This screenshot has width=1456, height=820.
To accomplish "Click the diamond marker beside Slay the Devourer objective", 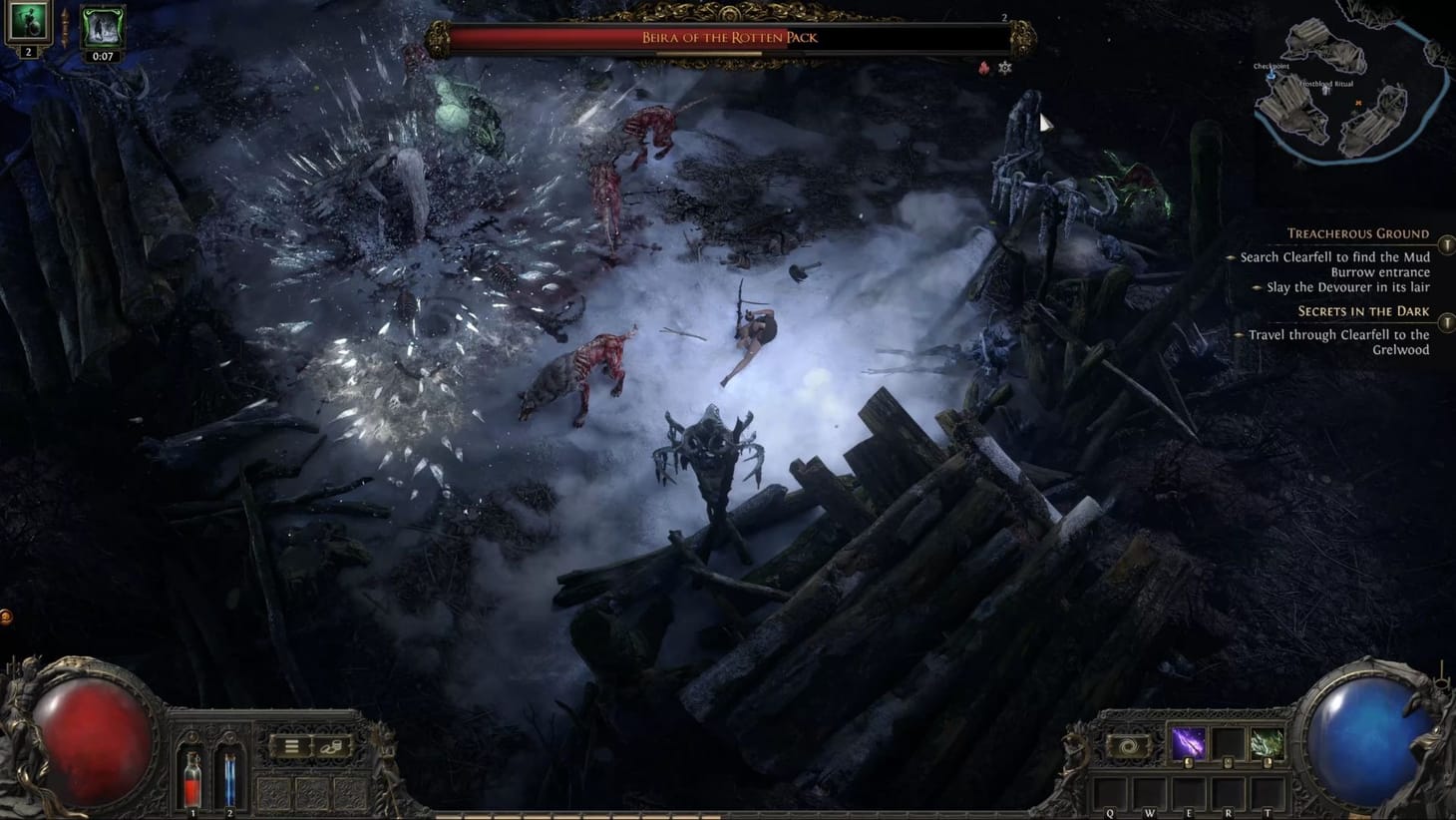I will click(1258, 287).
